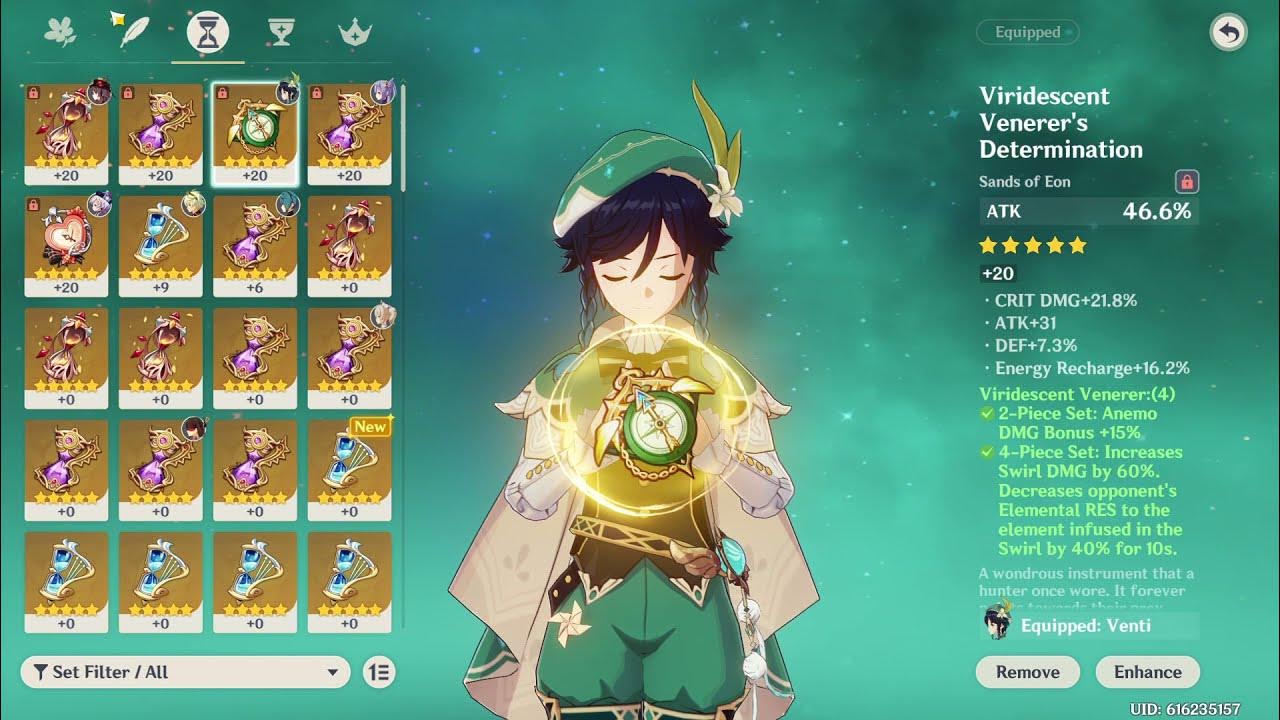Switch to the Flower of Life tab
The height and width of the screenshot is (720, 1280).
pyautogui.click(x=61, y=33)
